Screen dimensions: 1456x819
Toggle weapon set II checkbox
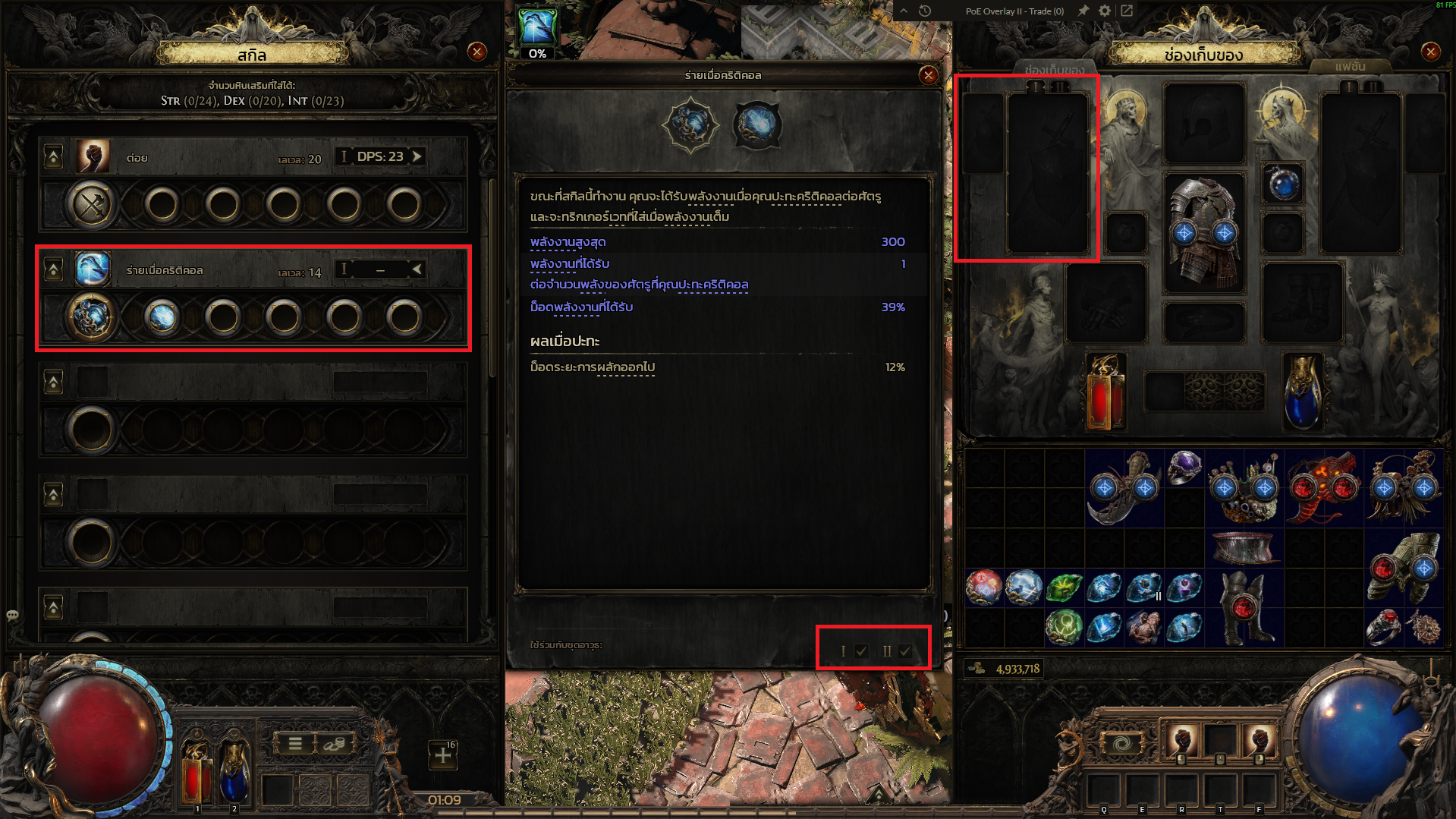click(x=904, y=650)
